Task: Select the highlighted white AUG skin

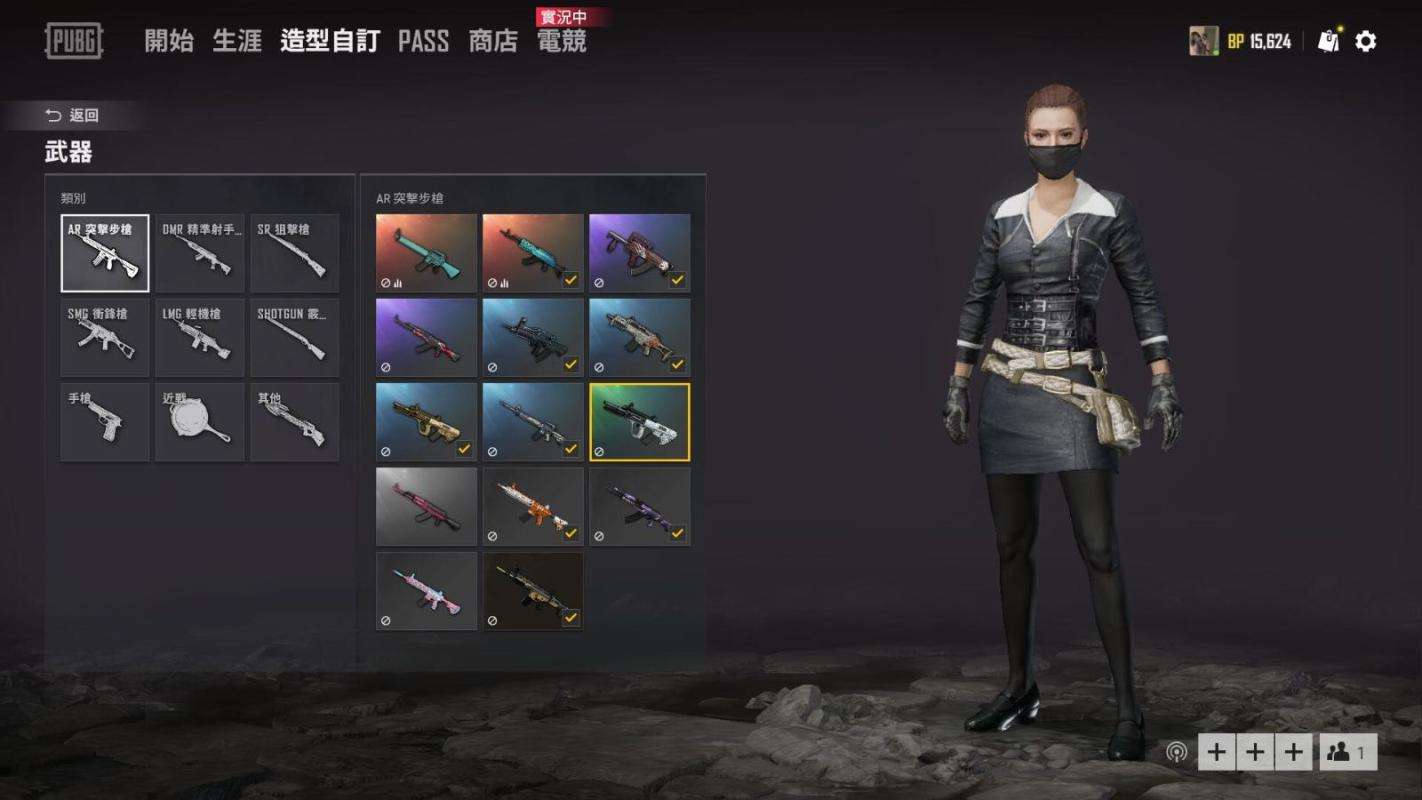Action: pos(639,422)
